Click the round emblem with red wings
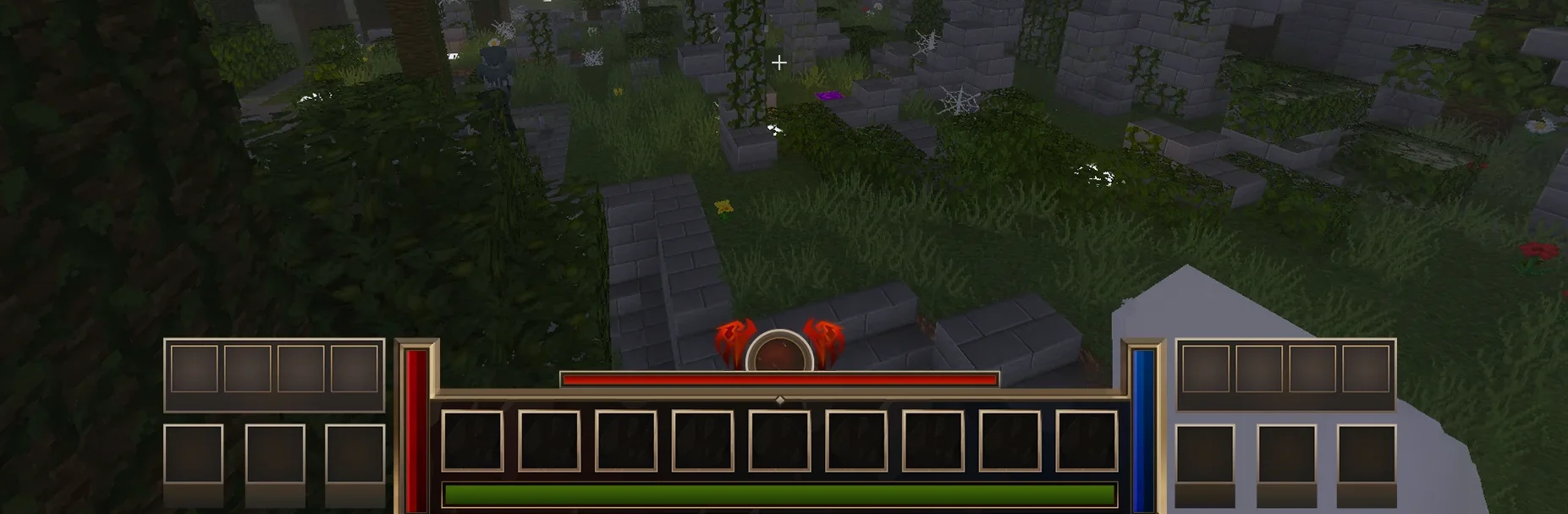The width and height of the screenshot is (1568, 514). 779,352
